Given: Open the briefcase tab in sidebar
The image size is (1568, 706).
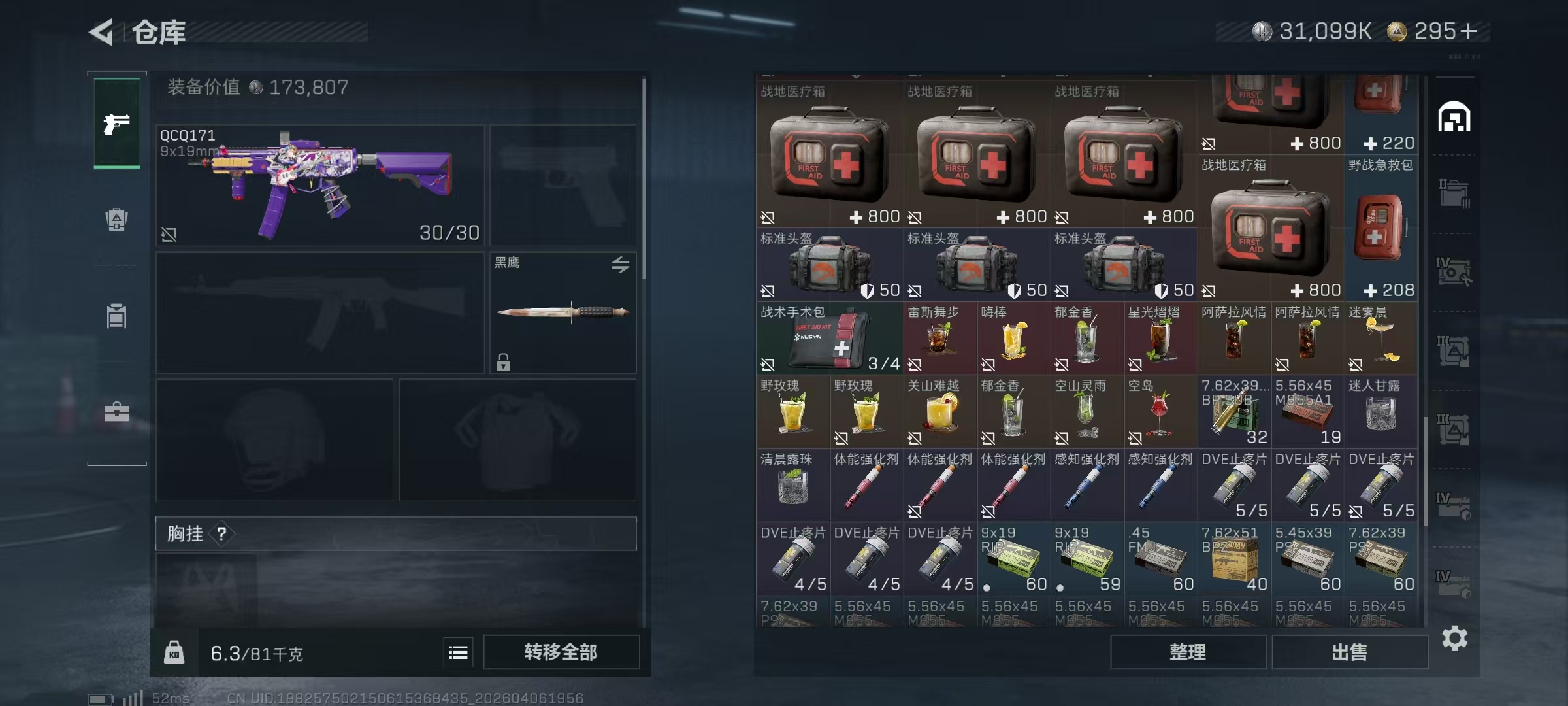Looking at the screenshot, I should (117, 412).
